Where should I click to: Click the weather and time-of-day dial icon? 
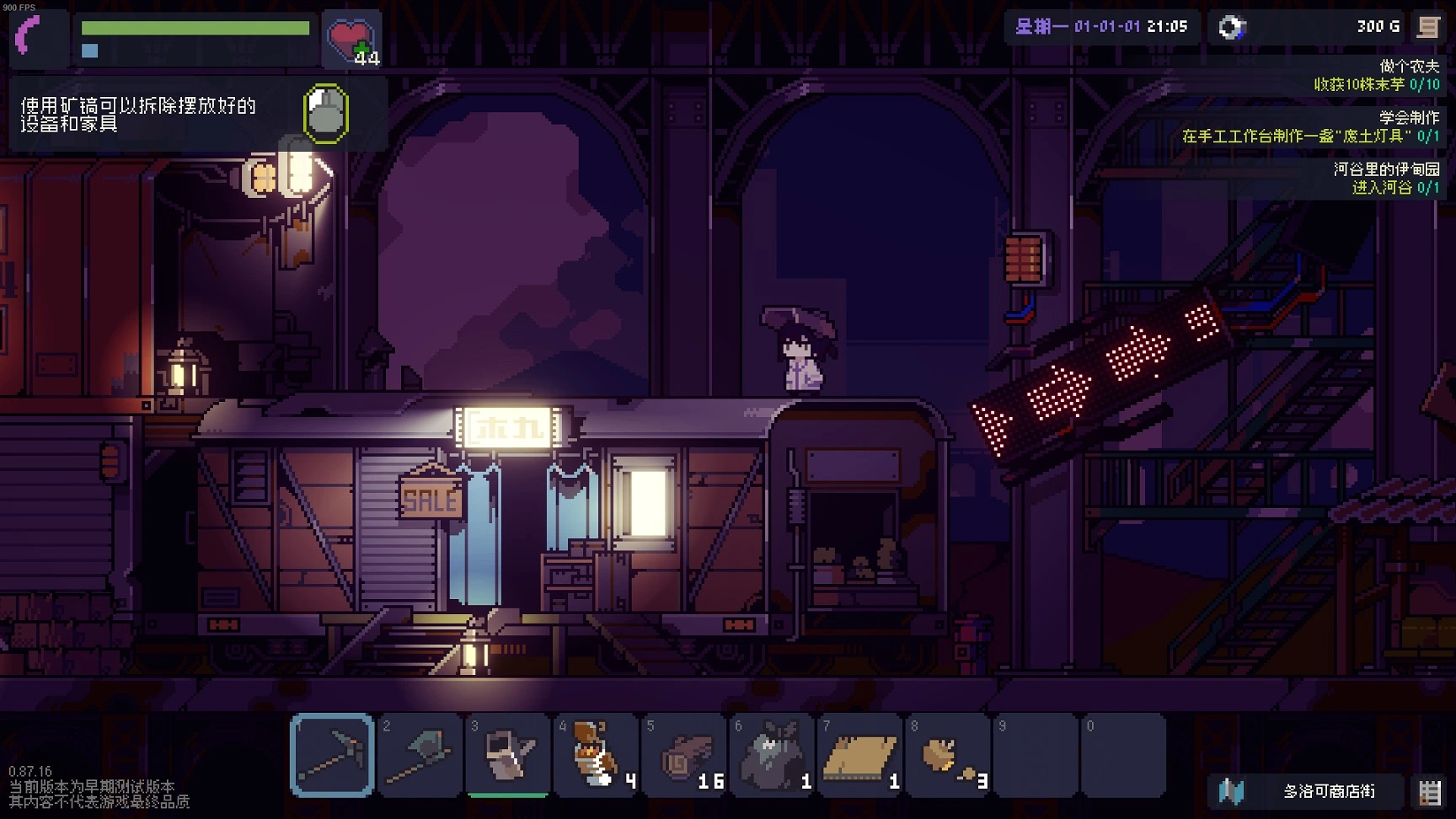tap(1231, 27)
